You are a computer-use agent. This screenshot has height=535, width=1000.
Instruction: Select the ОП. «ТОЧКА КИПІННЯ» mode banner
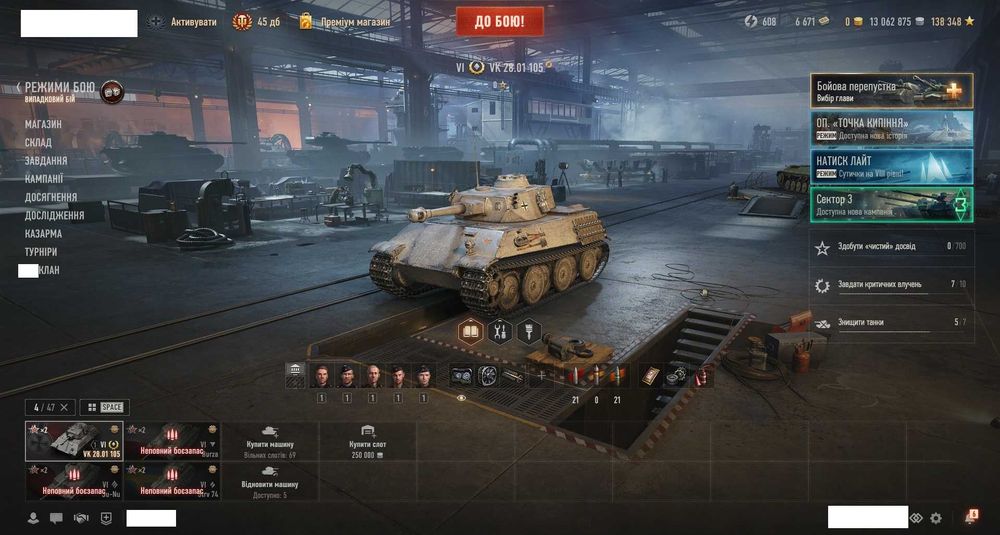[890, 127]
